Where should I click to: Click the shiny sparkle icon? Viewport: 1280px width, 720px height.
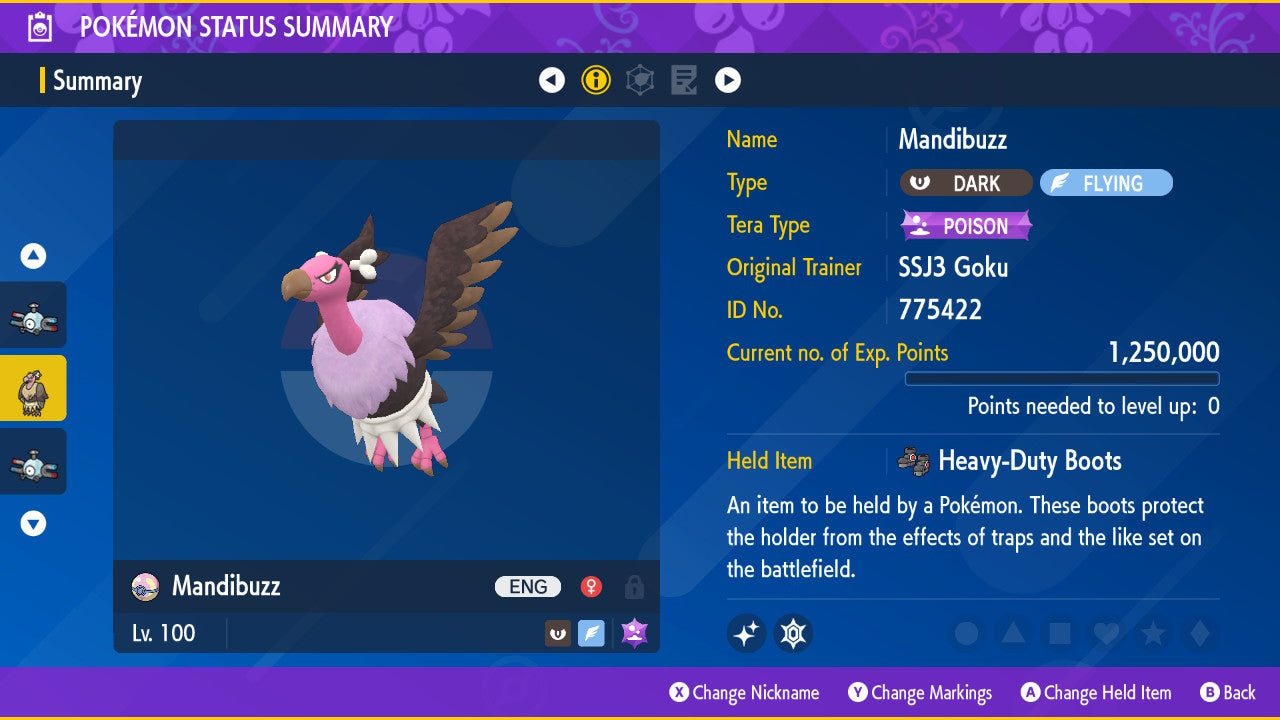coord(747,633)
